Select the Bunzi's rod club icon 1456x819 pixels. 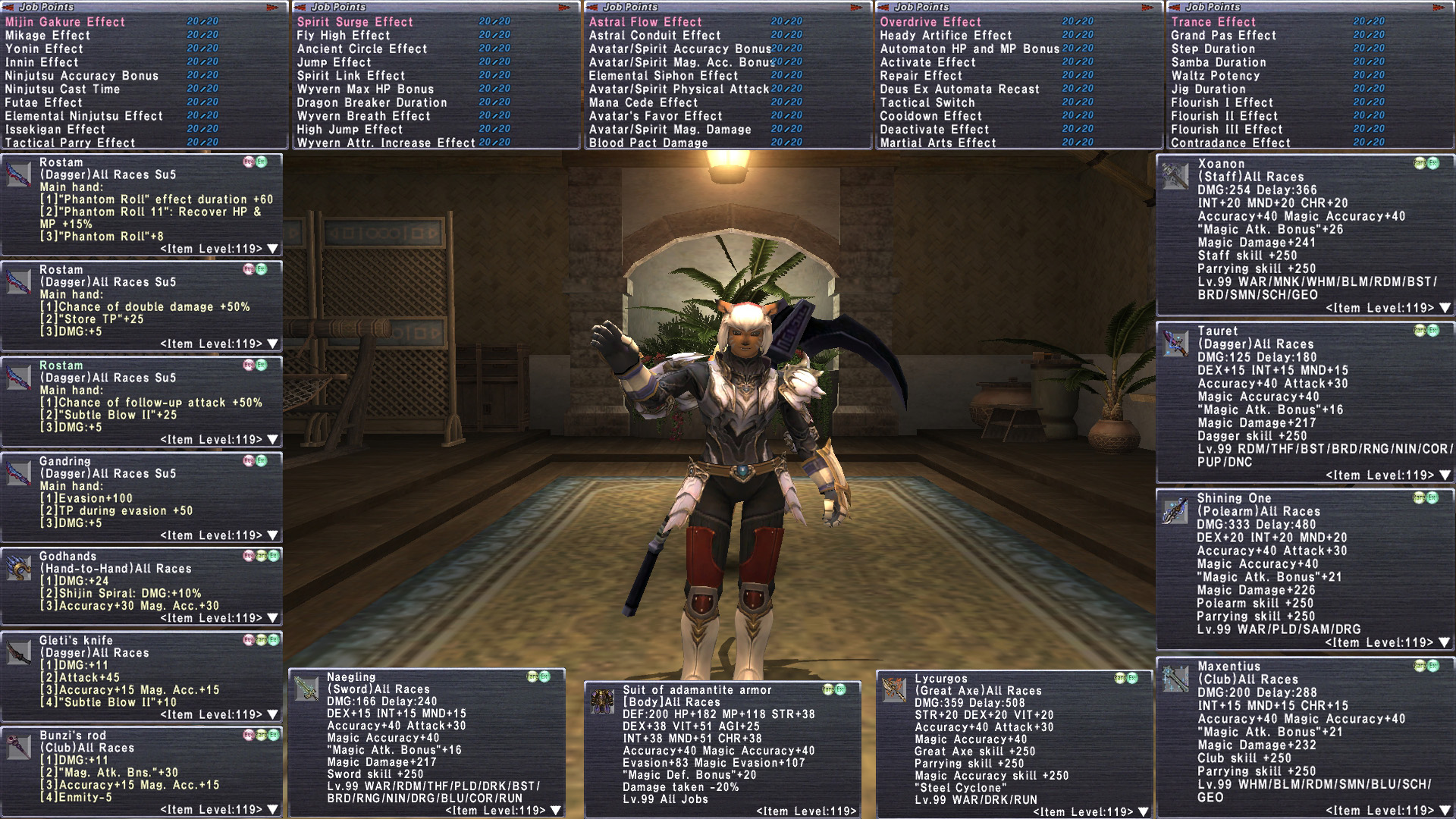point(18,748)
